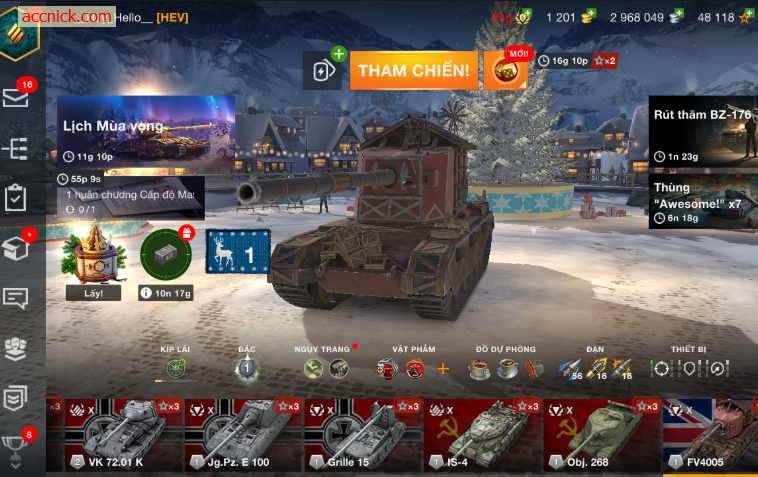Select the VK 72.01 K tank
758x477 pixels.
122,435
